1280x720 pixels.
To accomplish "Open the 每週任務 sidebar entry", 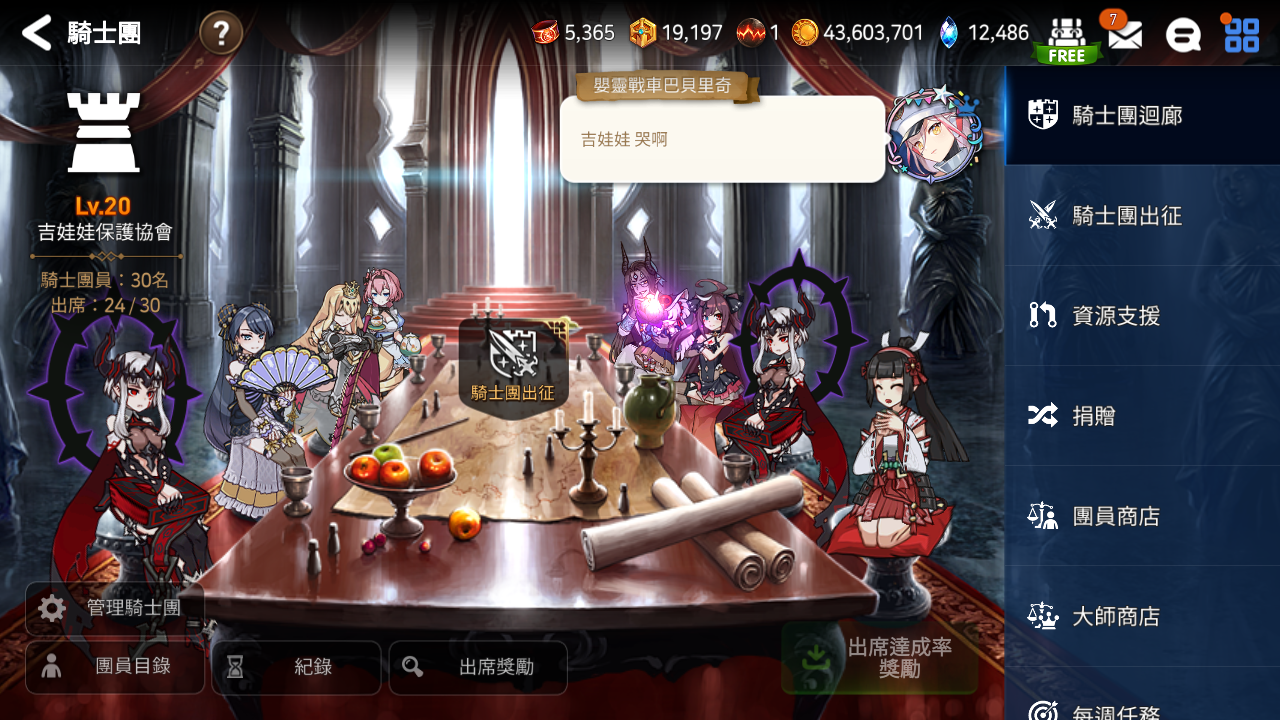I will click(x=1140, y=710).
